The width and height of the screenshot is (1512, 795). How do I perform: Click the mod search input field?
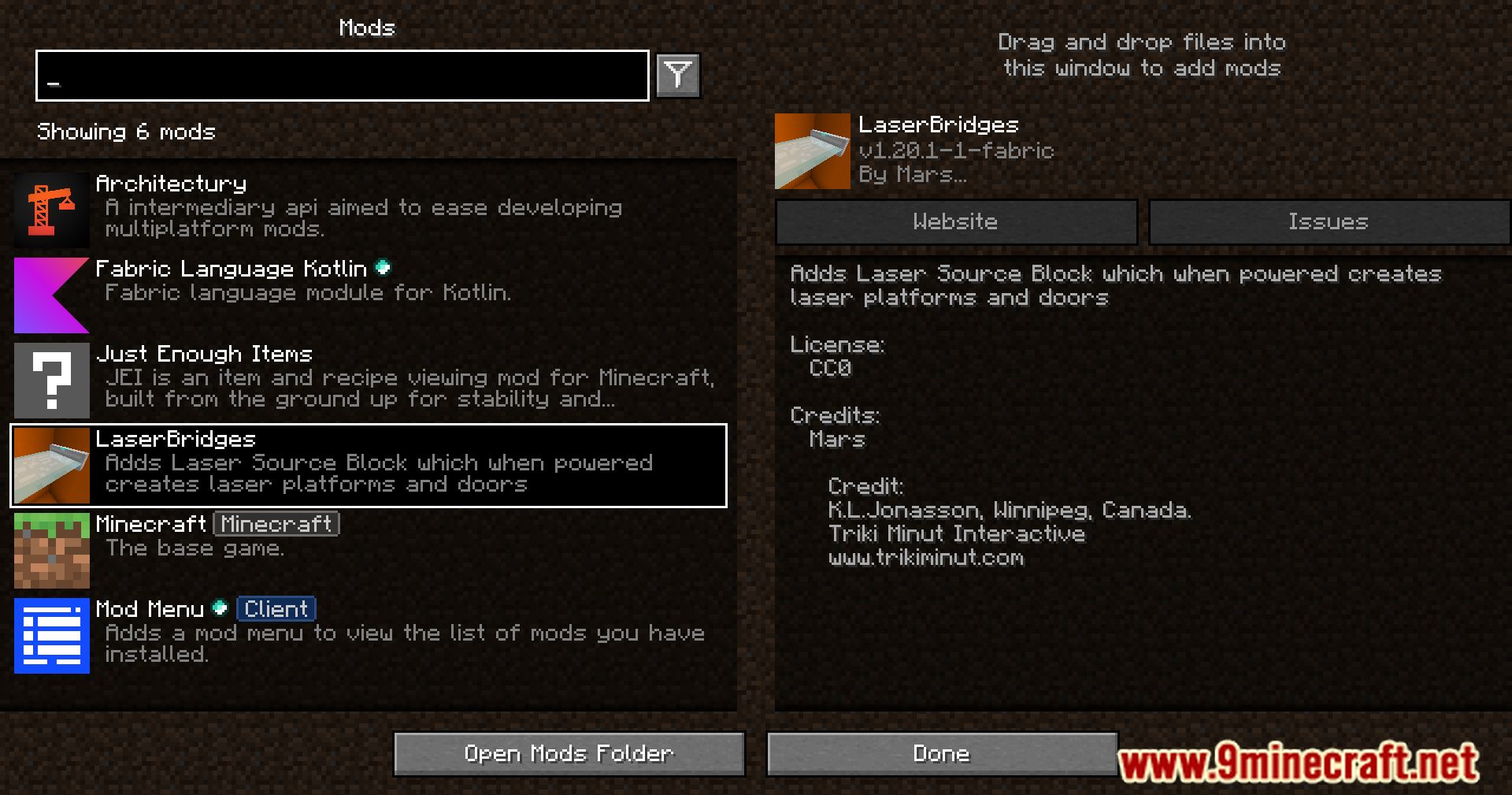tap(342, 76)
